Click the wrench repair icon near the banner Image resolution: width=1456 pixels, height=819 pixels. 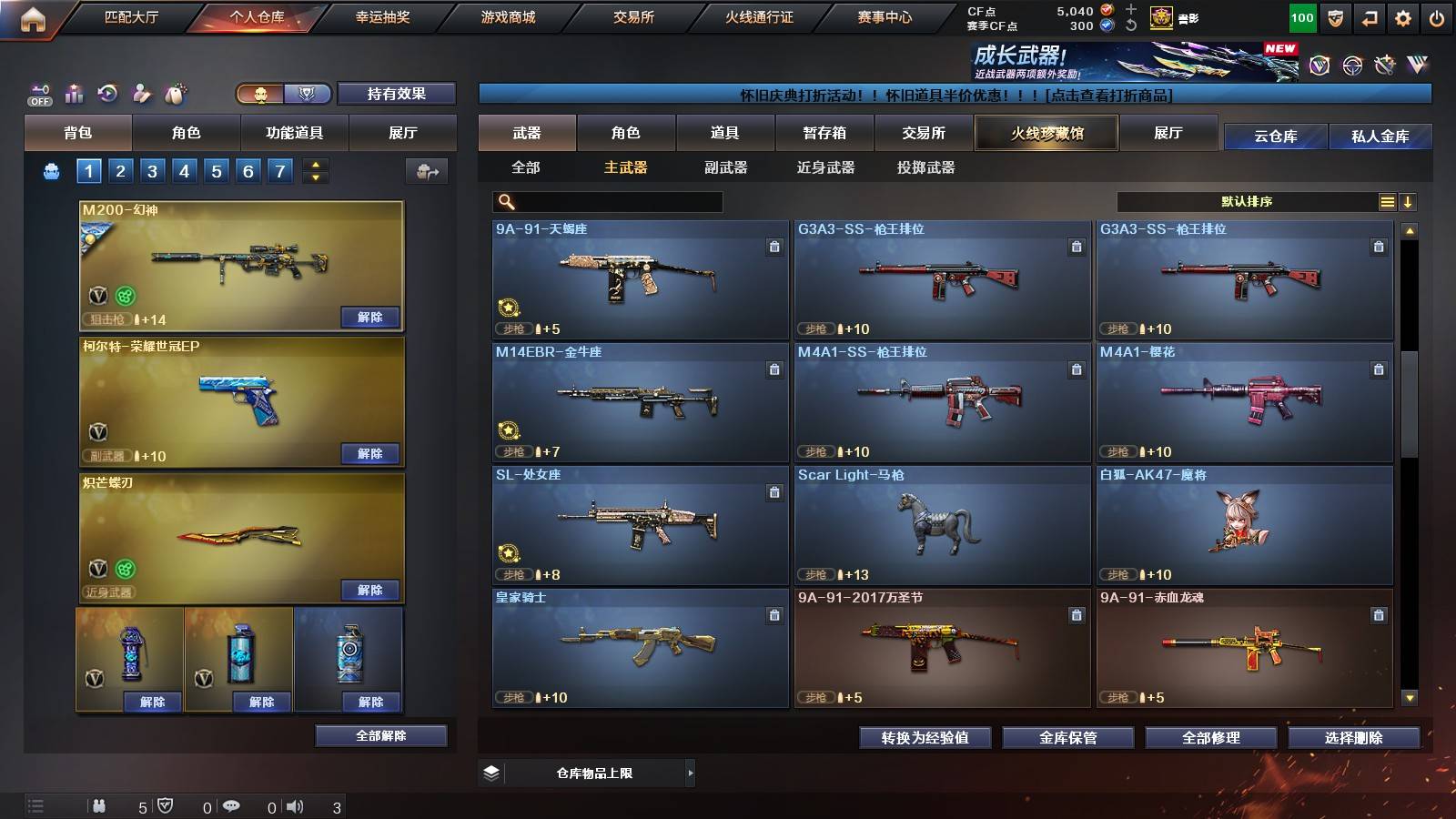pos(1383,64)
